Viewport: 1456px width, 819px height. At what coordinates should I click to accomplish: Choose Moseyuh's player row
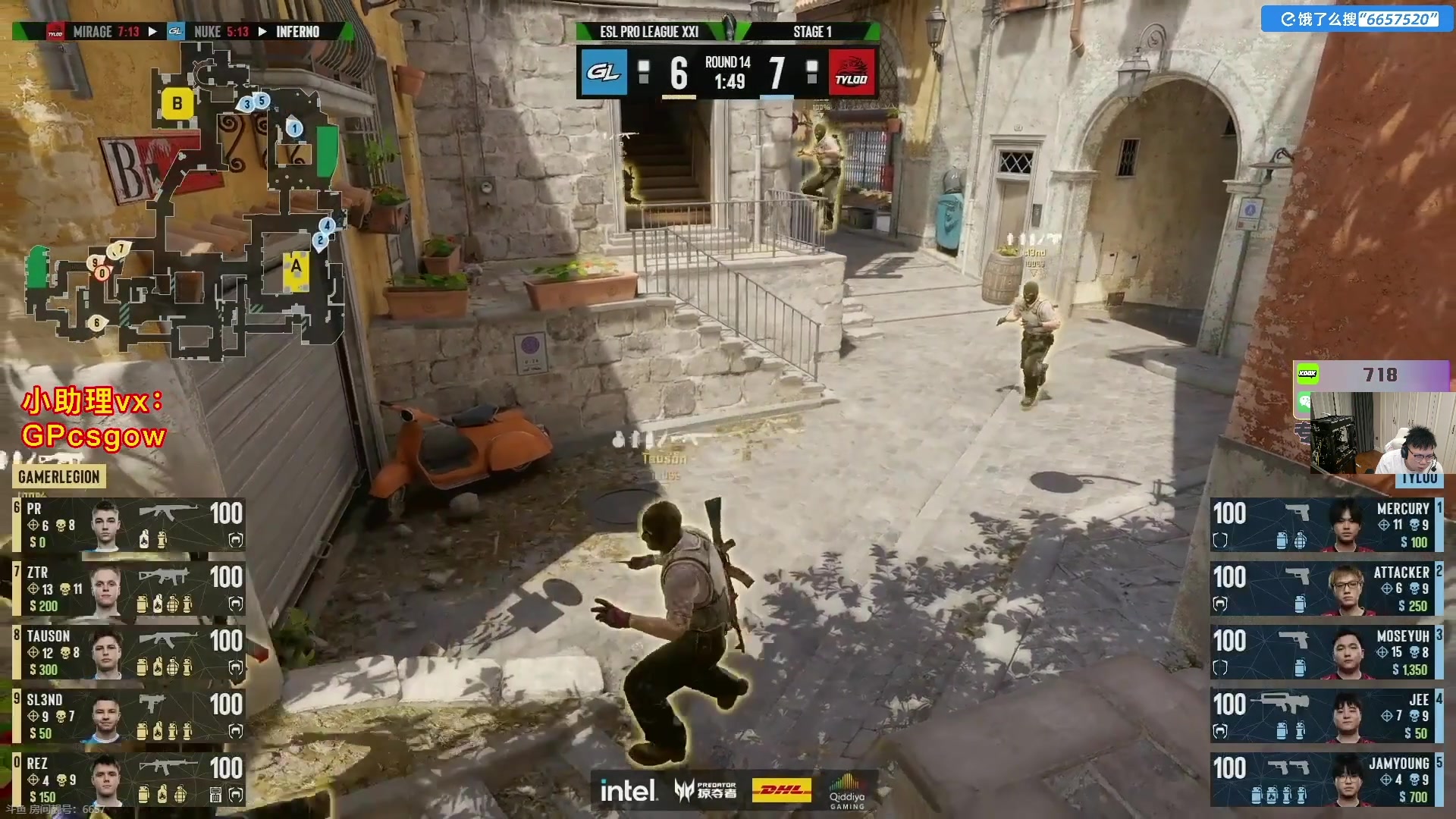pyautogui.click(x=1326, y=652)
